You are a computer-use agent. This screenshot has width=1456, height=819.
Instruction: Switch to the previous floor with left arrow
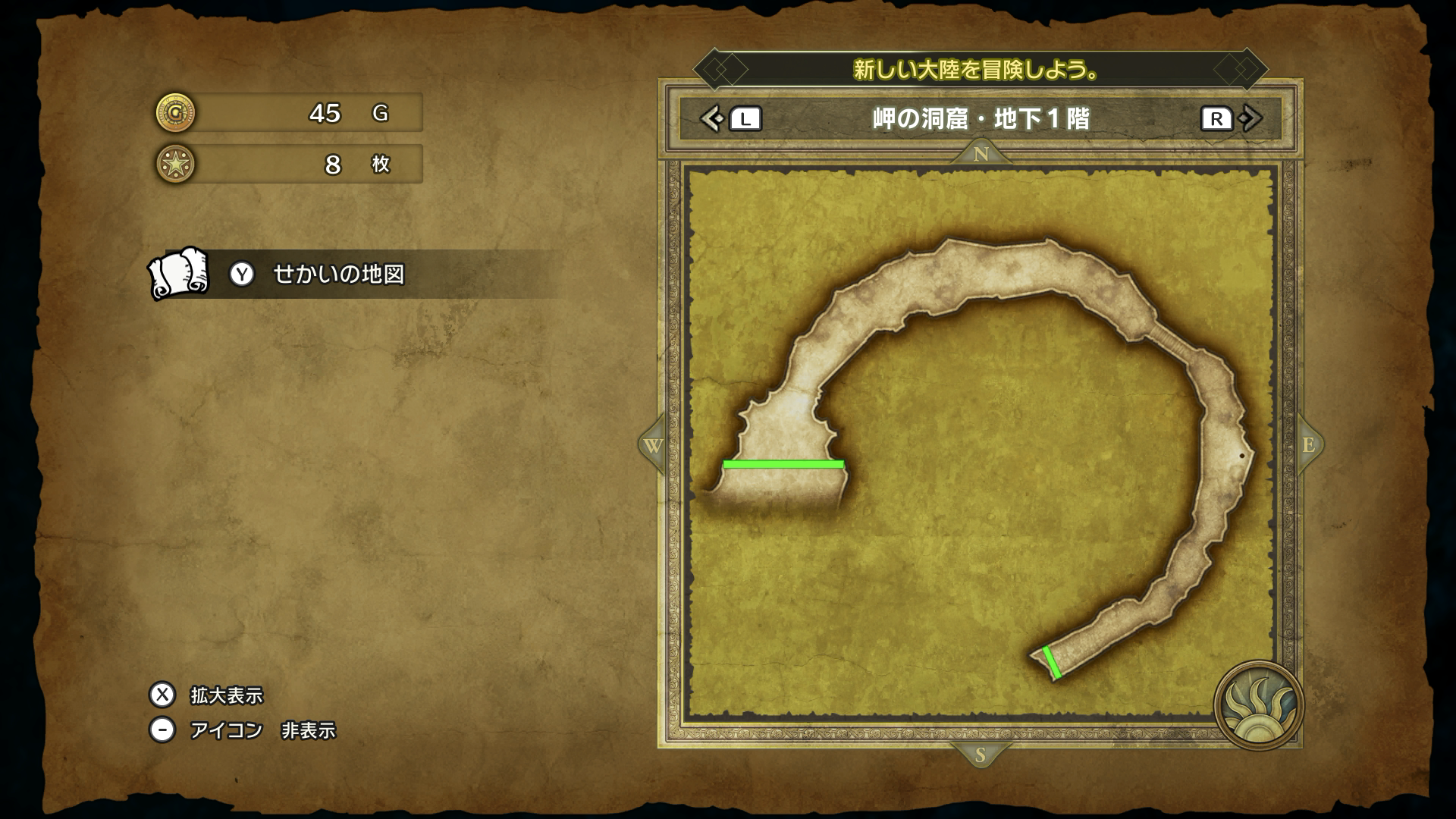711,119
